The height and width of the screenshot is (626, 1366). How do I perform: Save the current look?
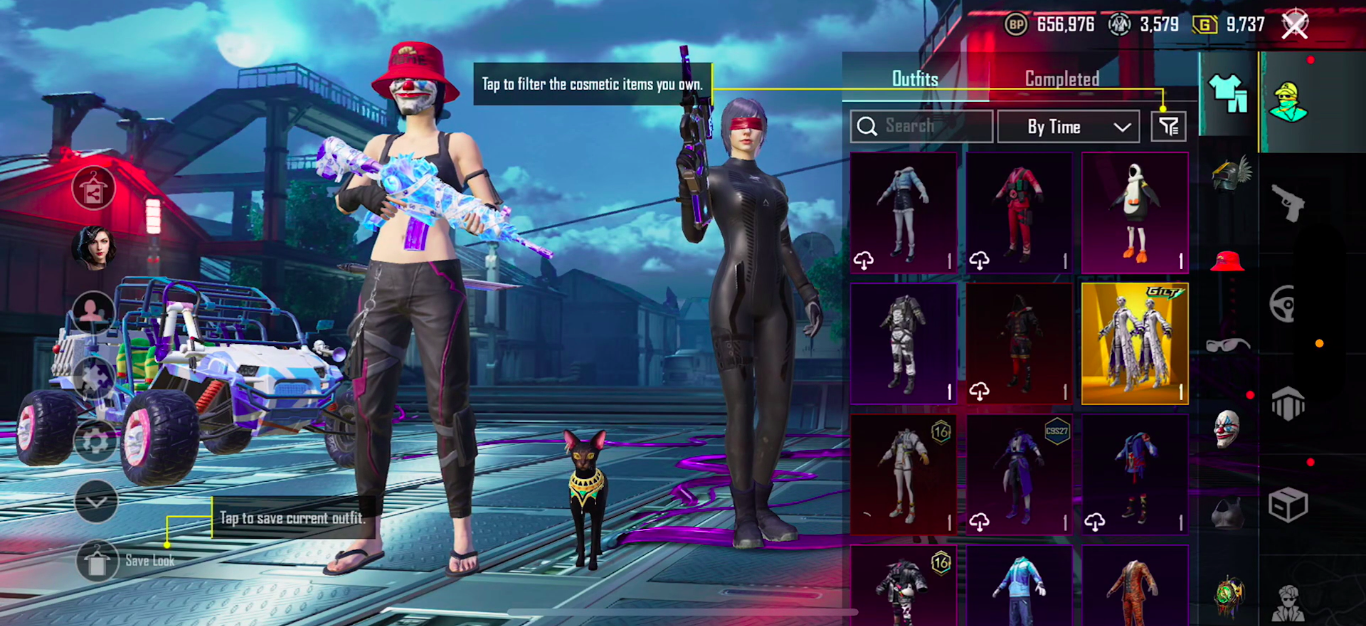click(97, 561)
